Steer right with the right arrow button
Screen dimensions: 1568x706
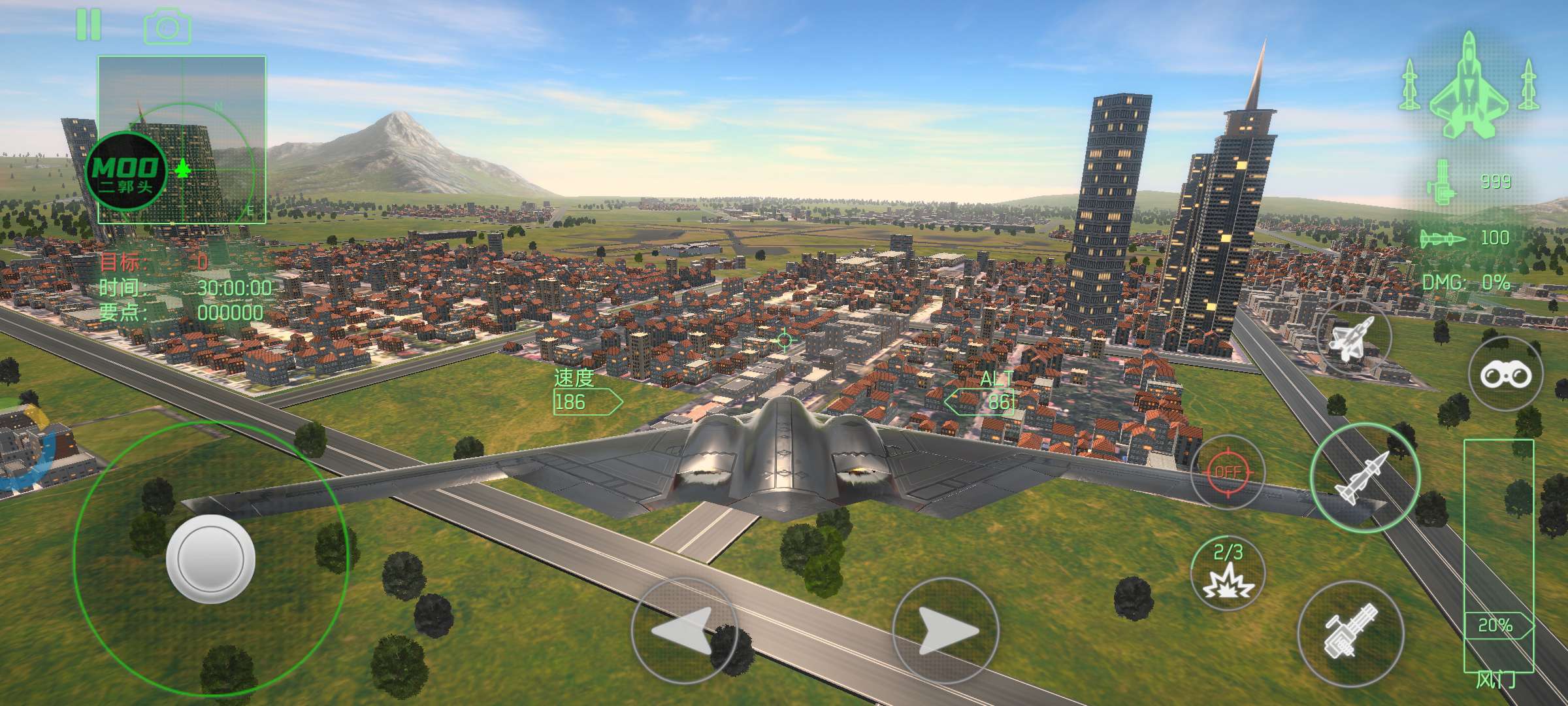pos(945,631)
